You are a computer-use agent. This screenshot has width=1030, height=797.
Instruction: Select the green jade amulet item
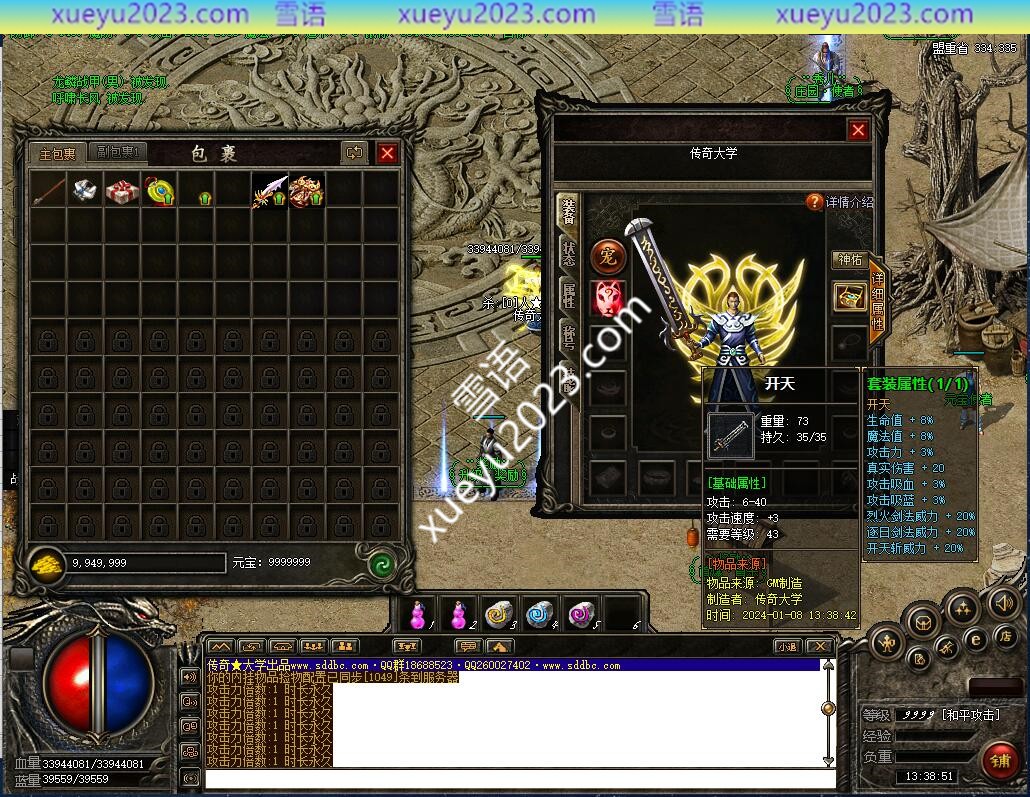click(159, 190)
